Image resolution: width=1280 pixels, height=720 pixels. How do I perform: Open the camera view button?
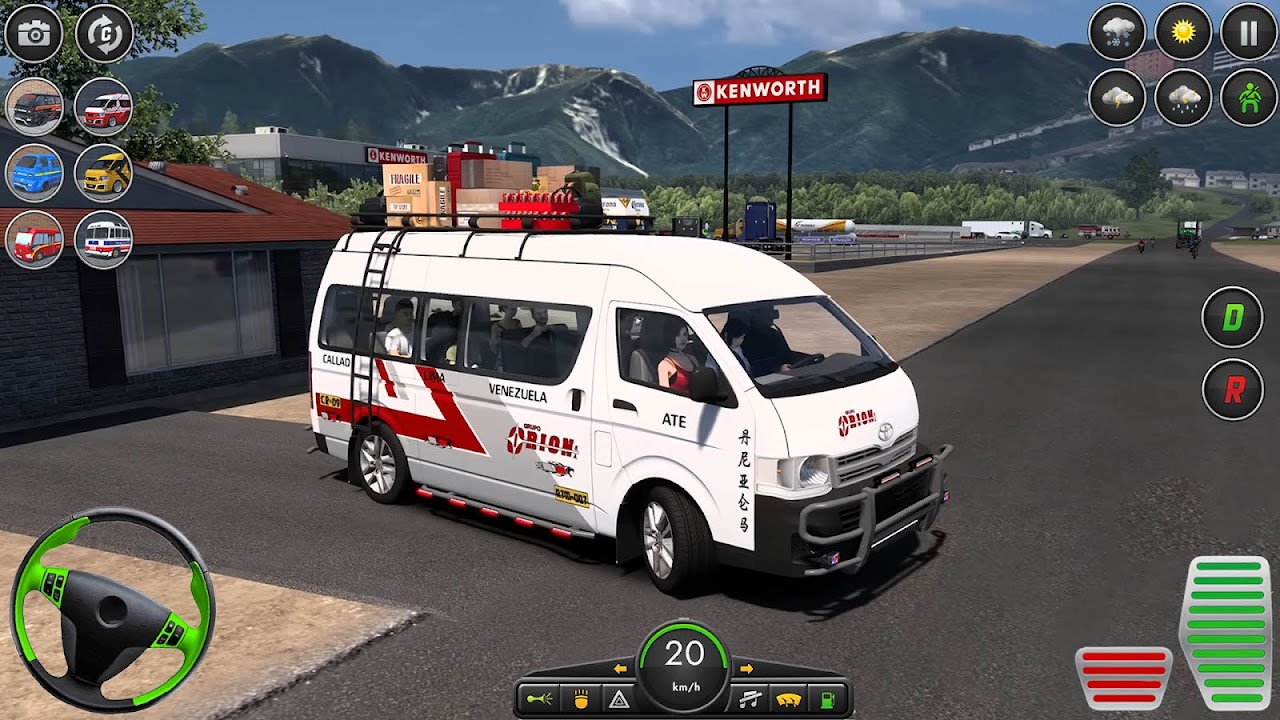coord(34,34)
